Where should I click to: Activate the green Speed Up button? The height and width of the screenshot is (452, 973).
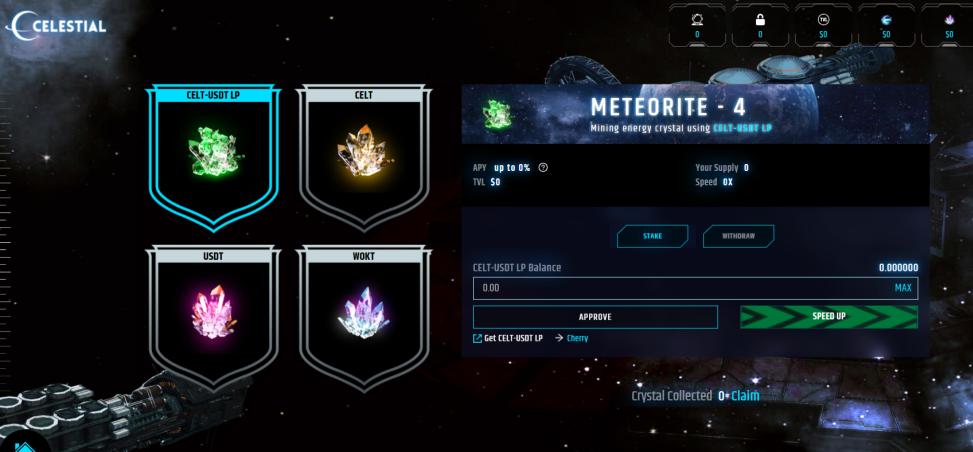coord(828,317)
